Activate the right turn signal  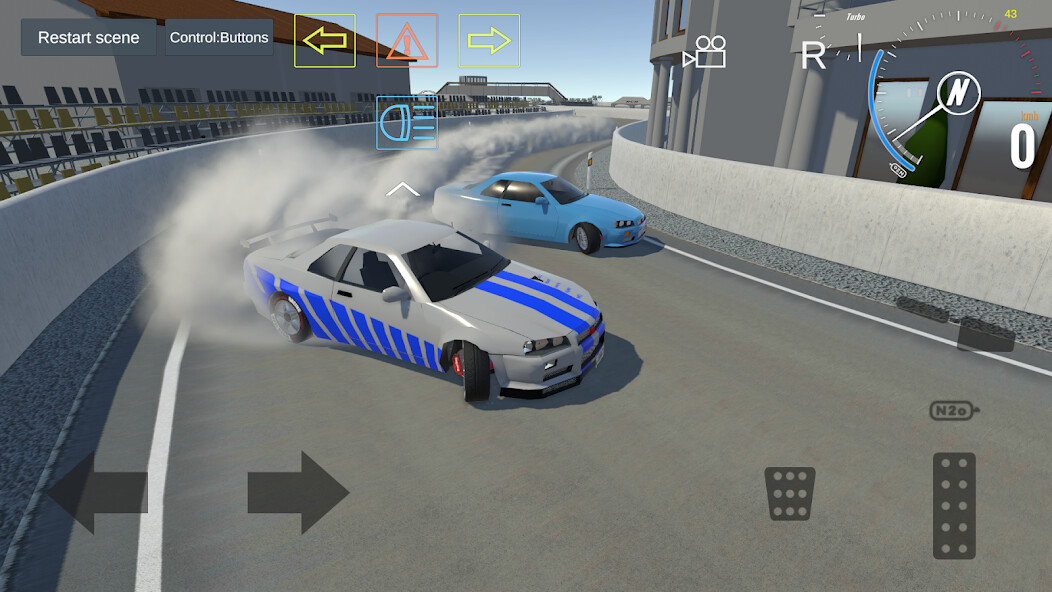489,41
